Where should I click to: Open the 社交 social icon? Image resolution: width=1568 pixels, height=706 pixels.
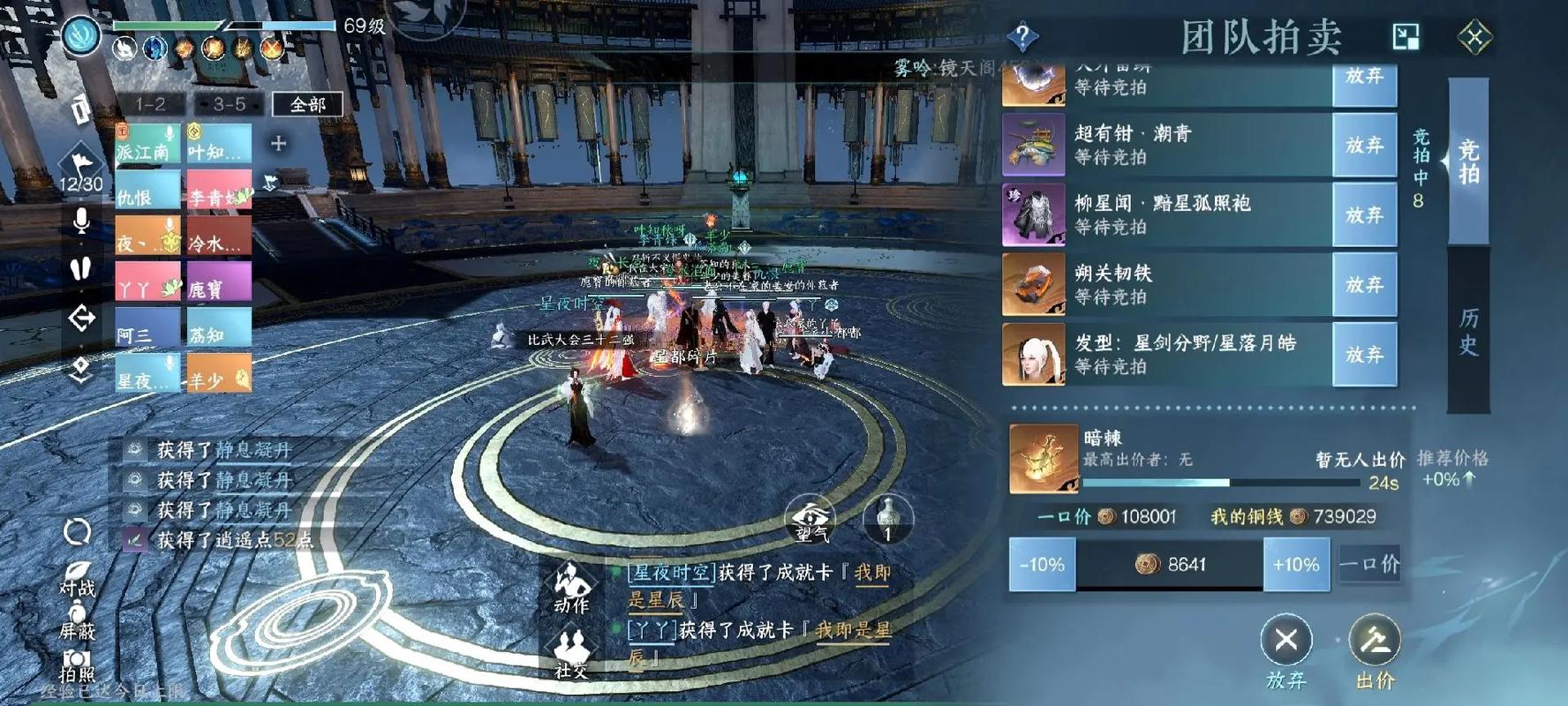(x=570, y=644)
